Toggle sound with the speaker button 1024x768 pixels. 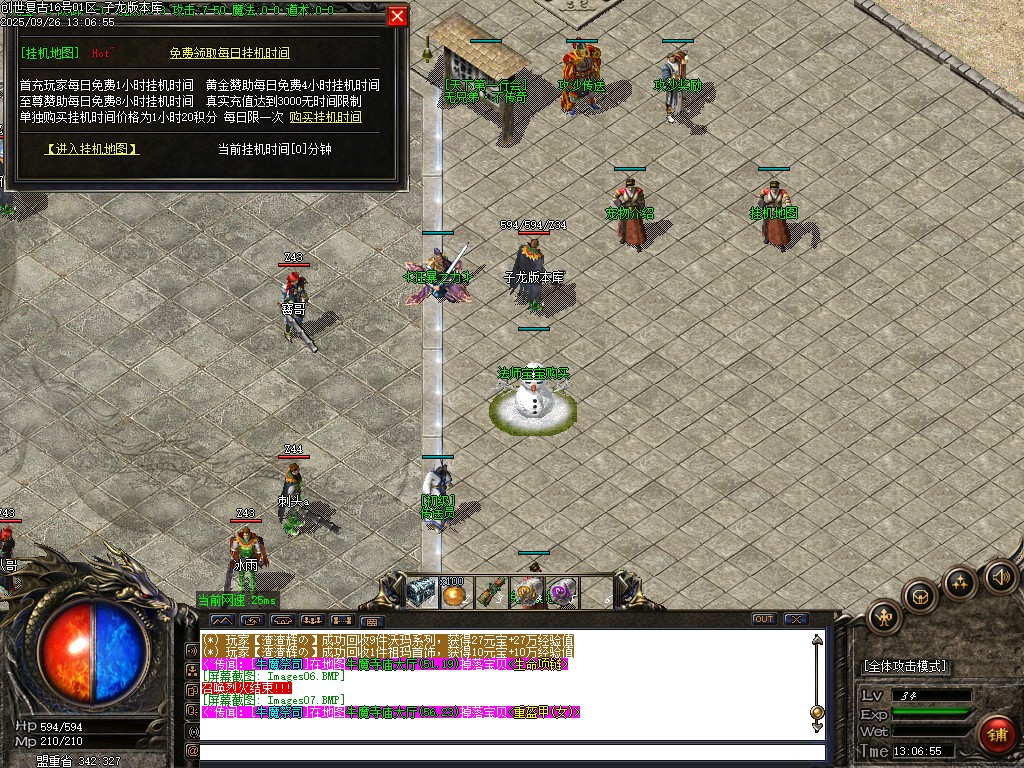[1000, 576]
